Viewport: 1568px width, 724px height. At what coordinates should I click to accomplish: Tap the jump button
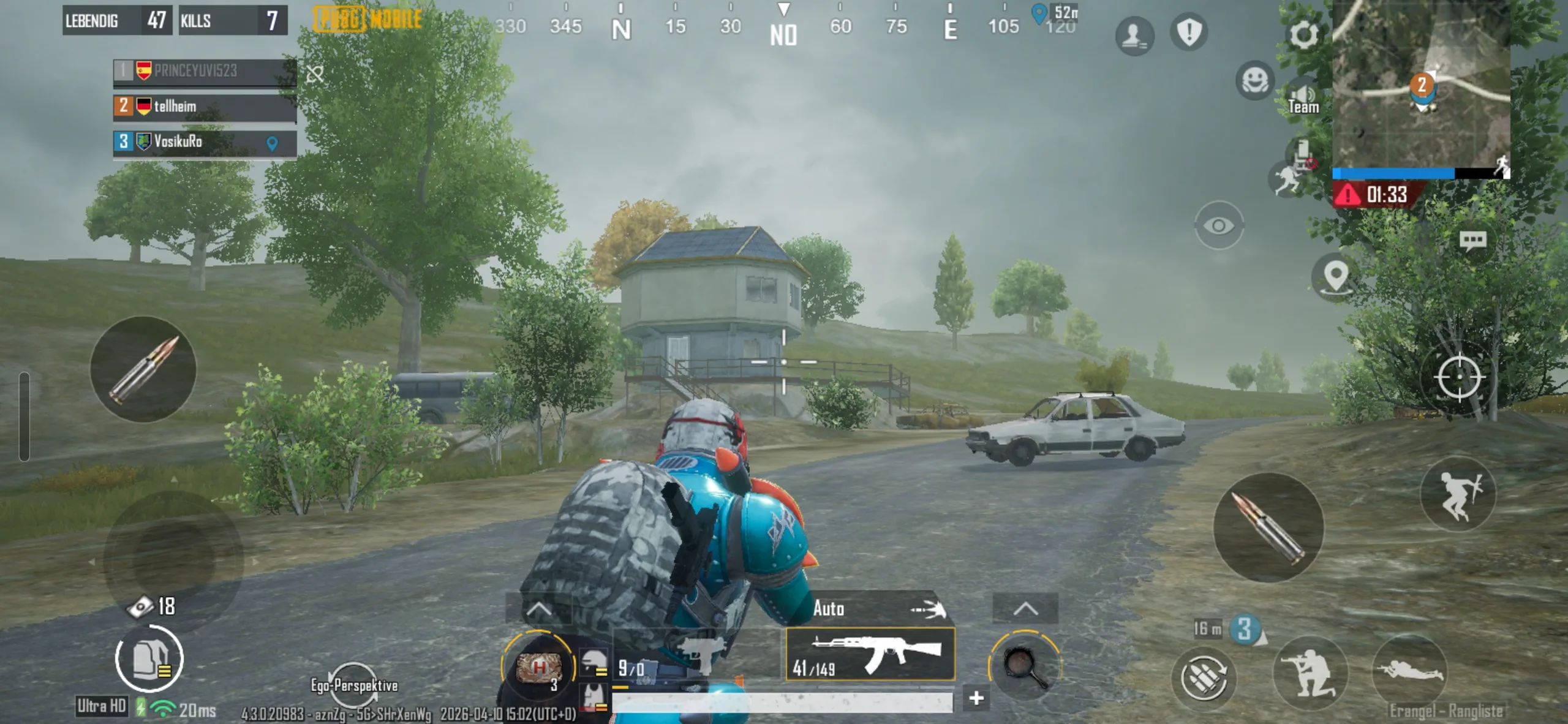(1458, 494)
